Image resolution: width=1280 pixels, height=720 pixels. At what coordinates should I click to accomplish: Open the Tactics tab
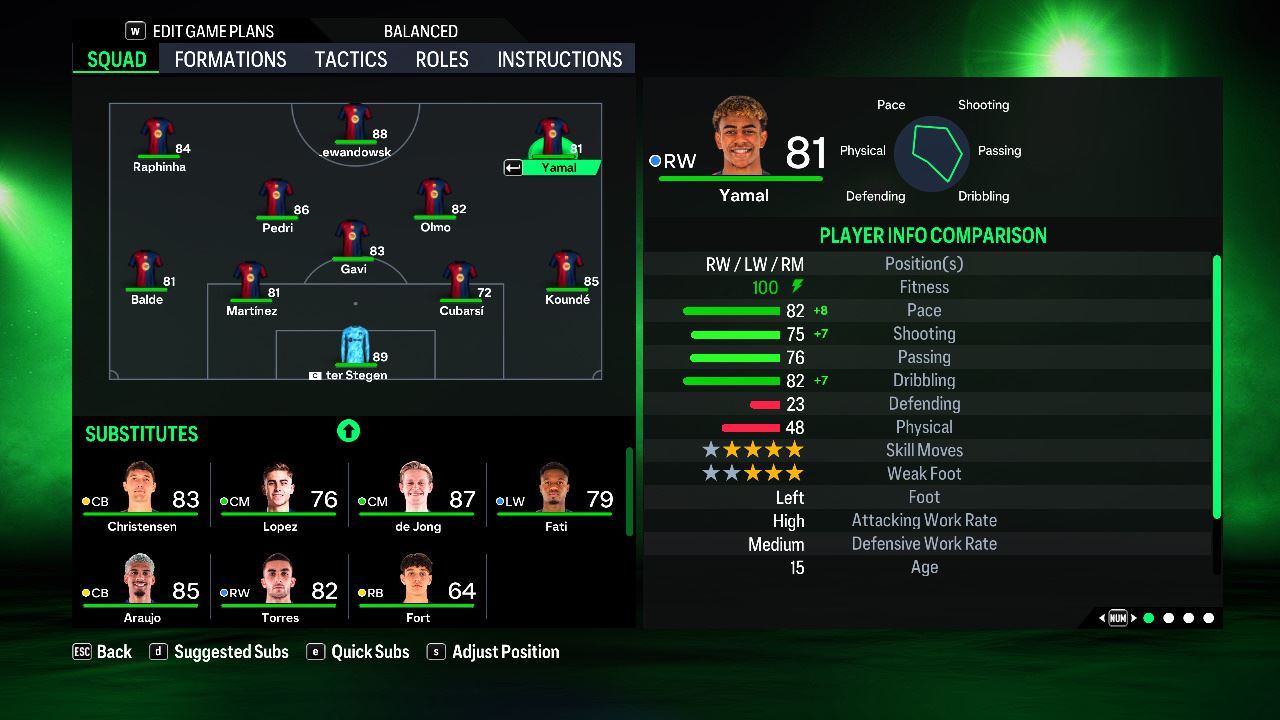(351, 59)
